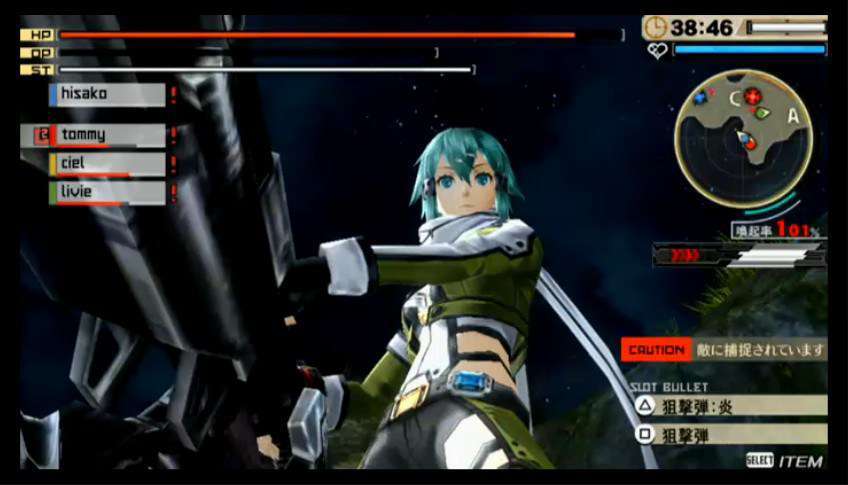Click the red enemy marker on minimap
The height and width of the screenshot is (485, 848).
tap(753, 96)
